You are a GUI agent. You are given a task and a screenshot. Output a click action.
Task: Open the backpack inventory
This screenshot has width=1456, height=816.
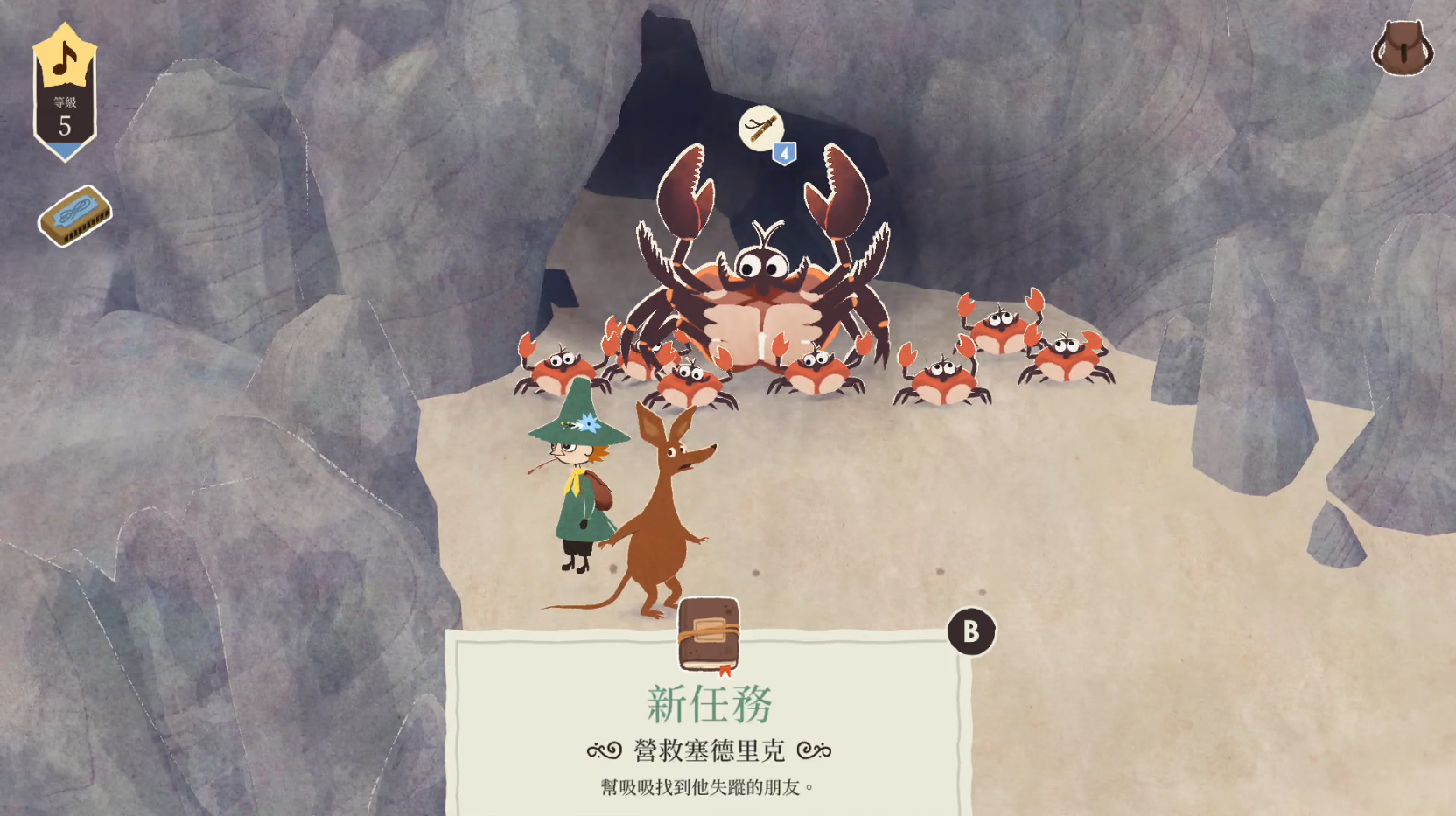coord(1402,48)
